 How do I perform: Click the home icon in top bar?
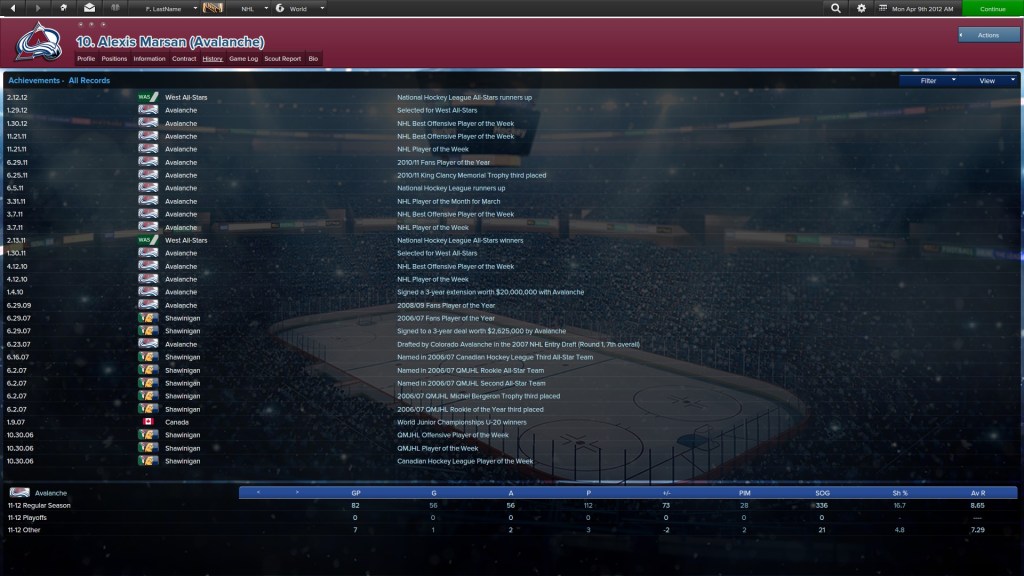(64, 8)
